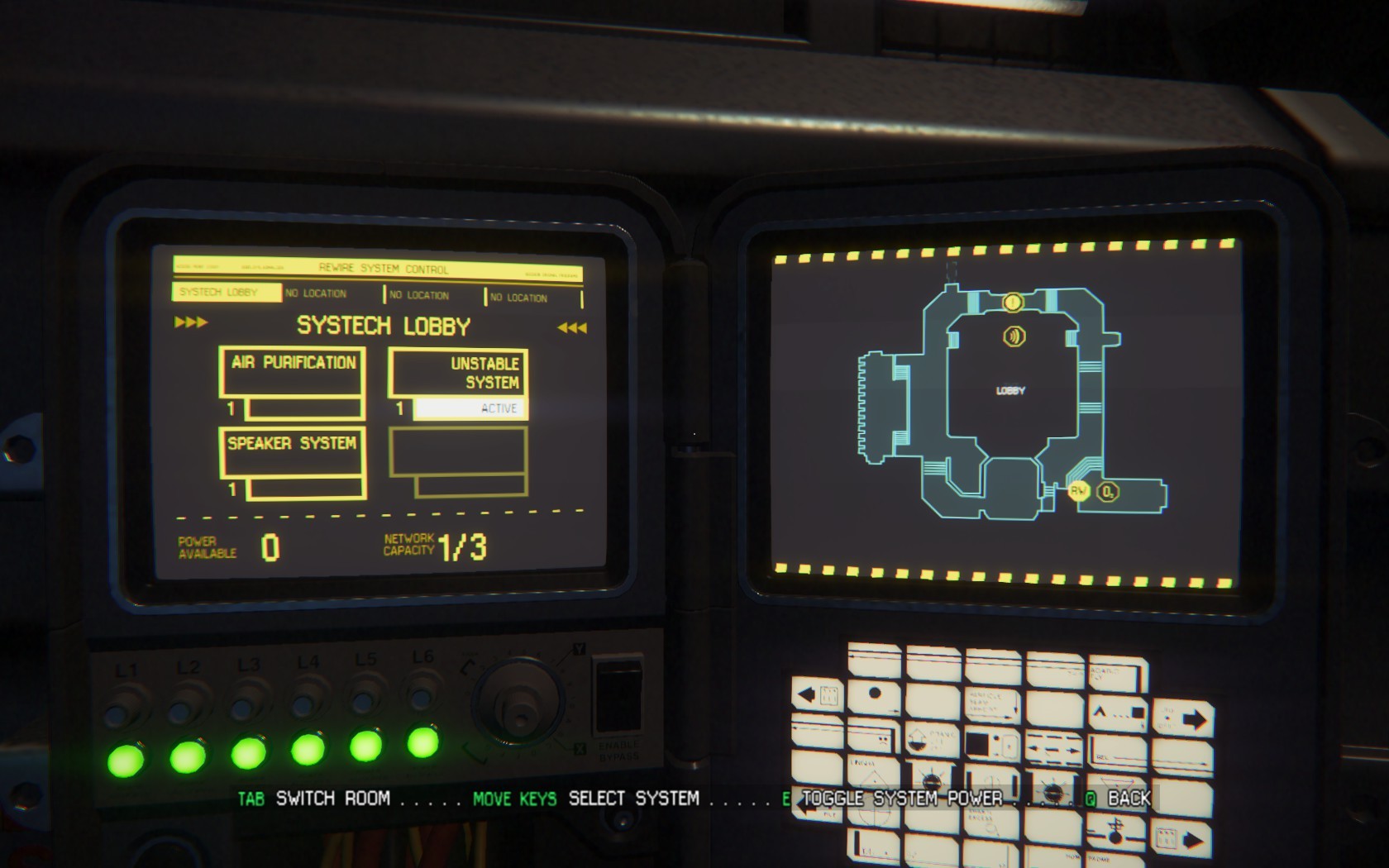Click the RW rewire marker on the map

pos(1078,491)
